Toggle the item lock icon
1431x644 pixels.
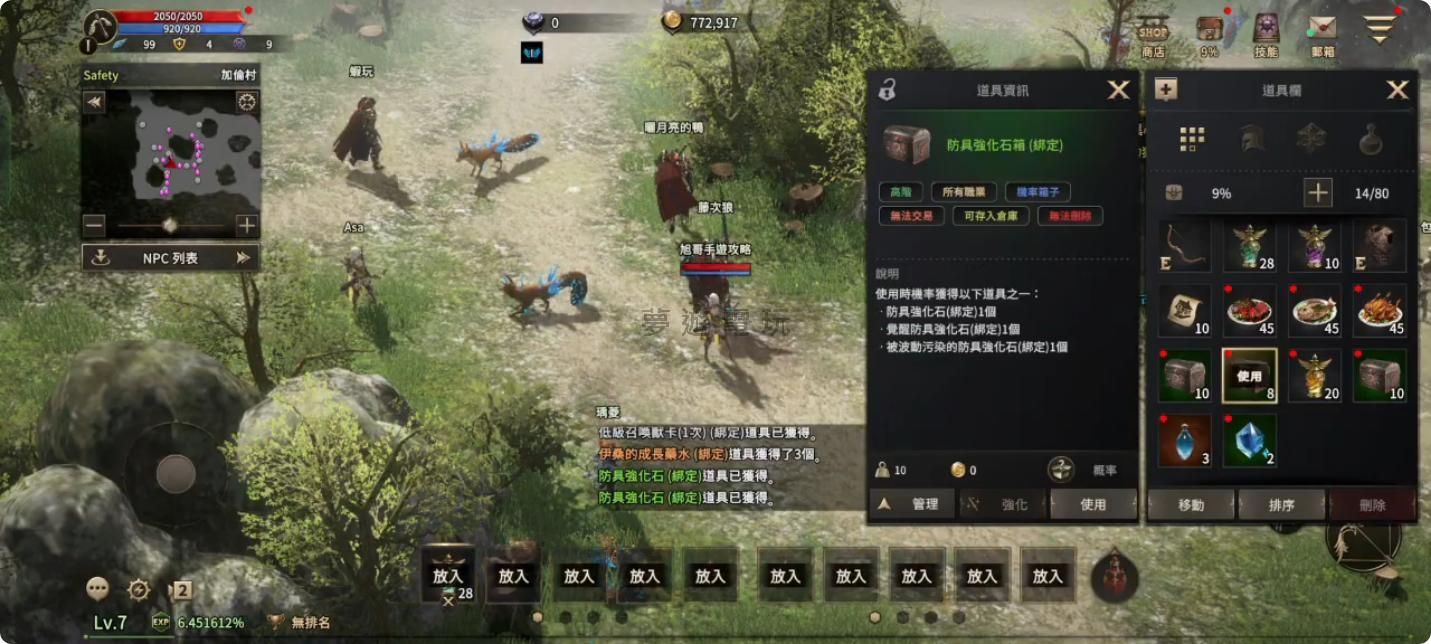(x=887, y=91)
